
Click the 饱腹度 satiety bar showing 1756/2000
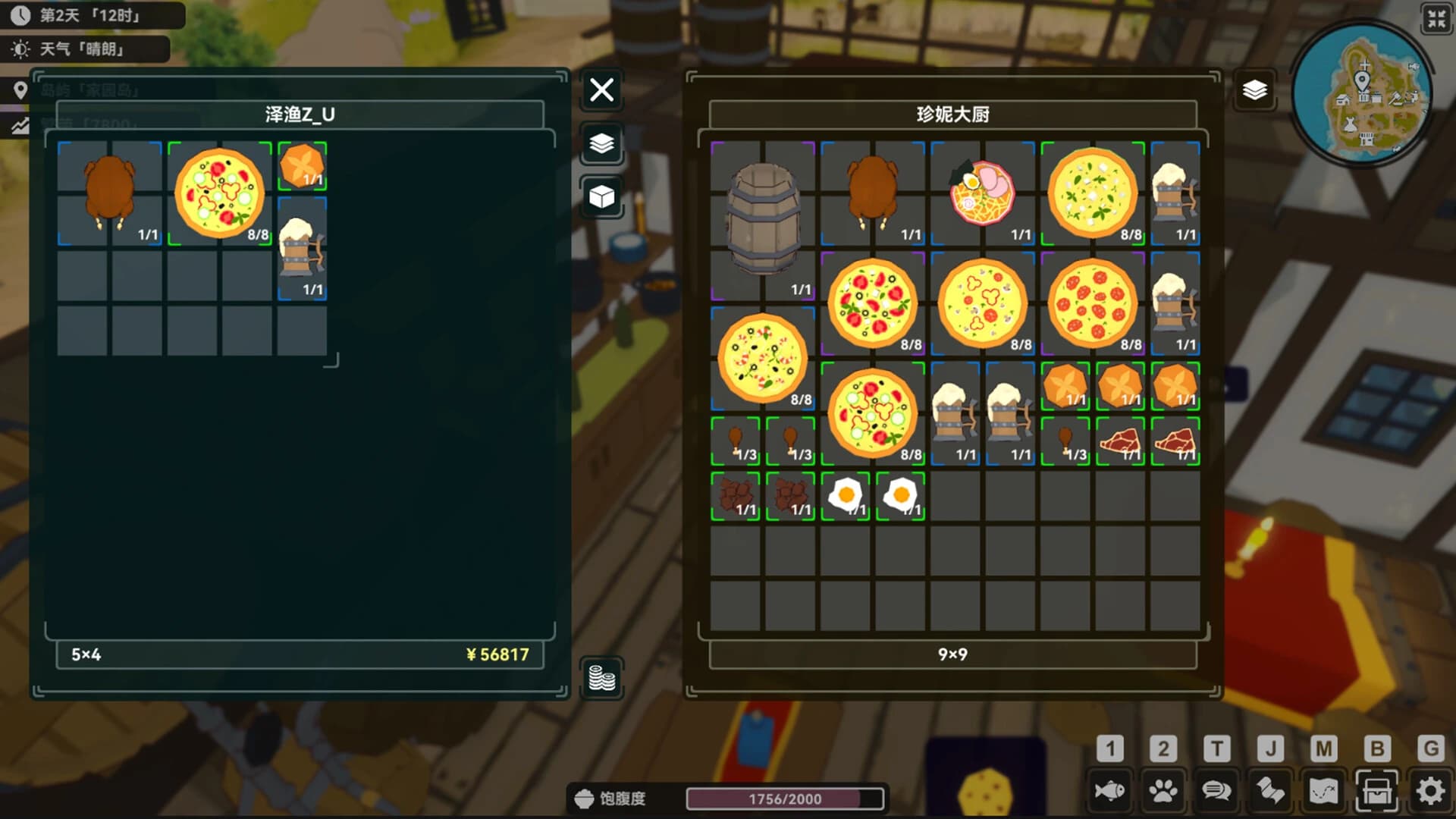coord(786,799)
